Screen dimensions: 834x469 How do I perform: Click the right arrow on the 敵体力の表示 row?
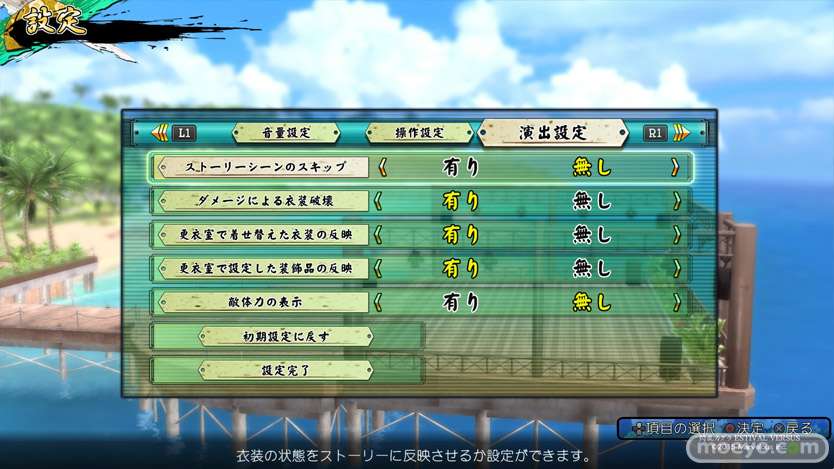point(676,301)
